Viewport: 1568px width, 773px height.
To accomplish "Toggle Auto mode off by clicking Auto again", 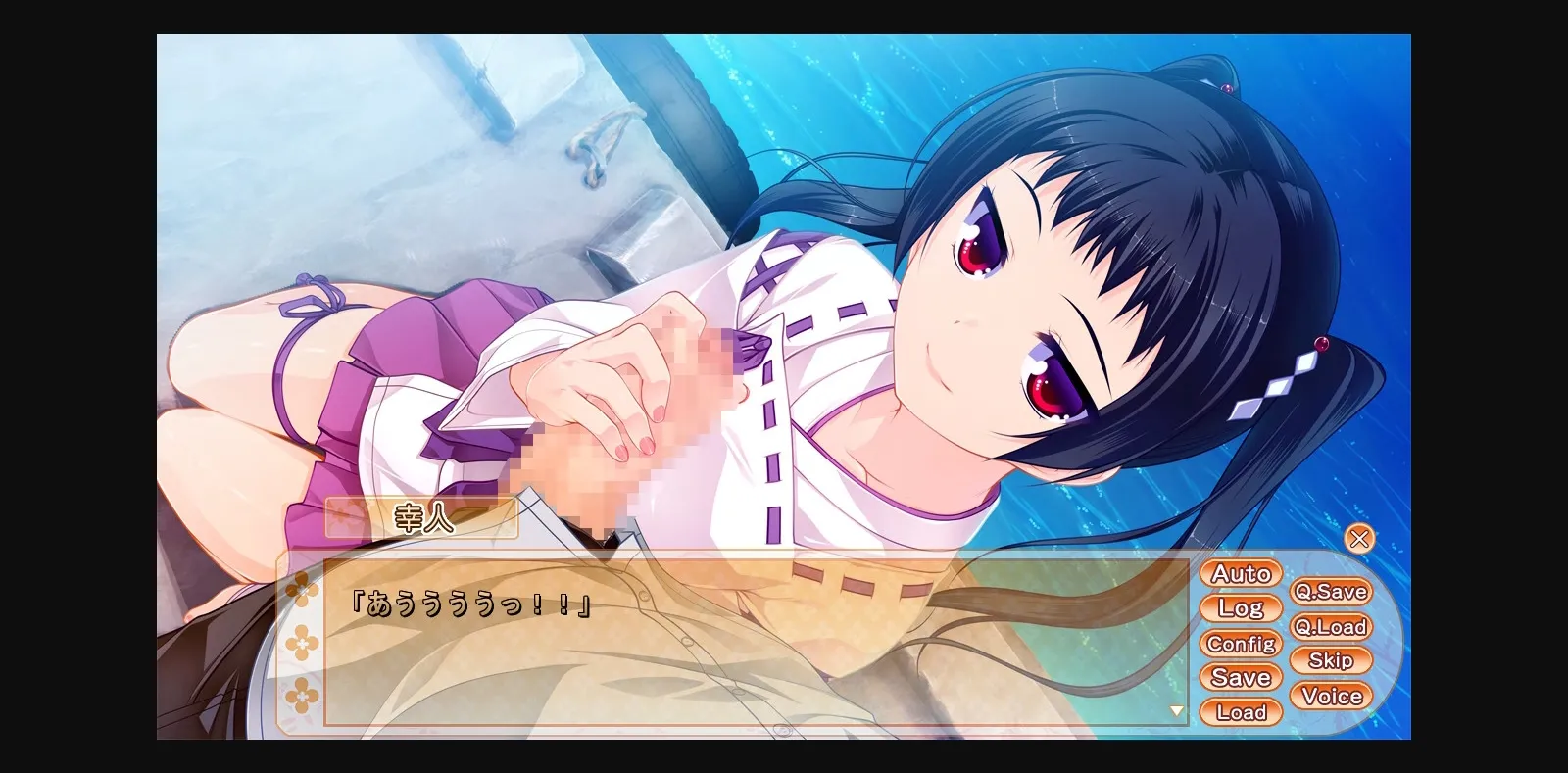I will (x=1240, y=574).
